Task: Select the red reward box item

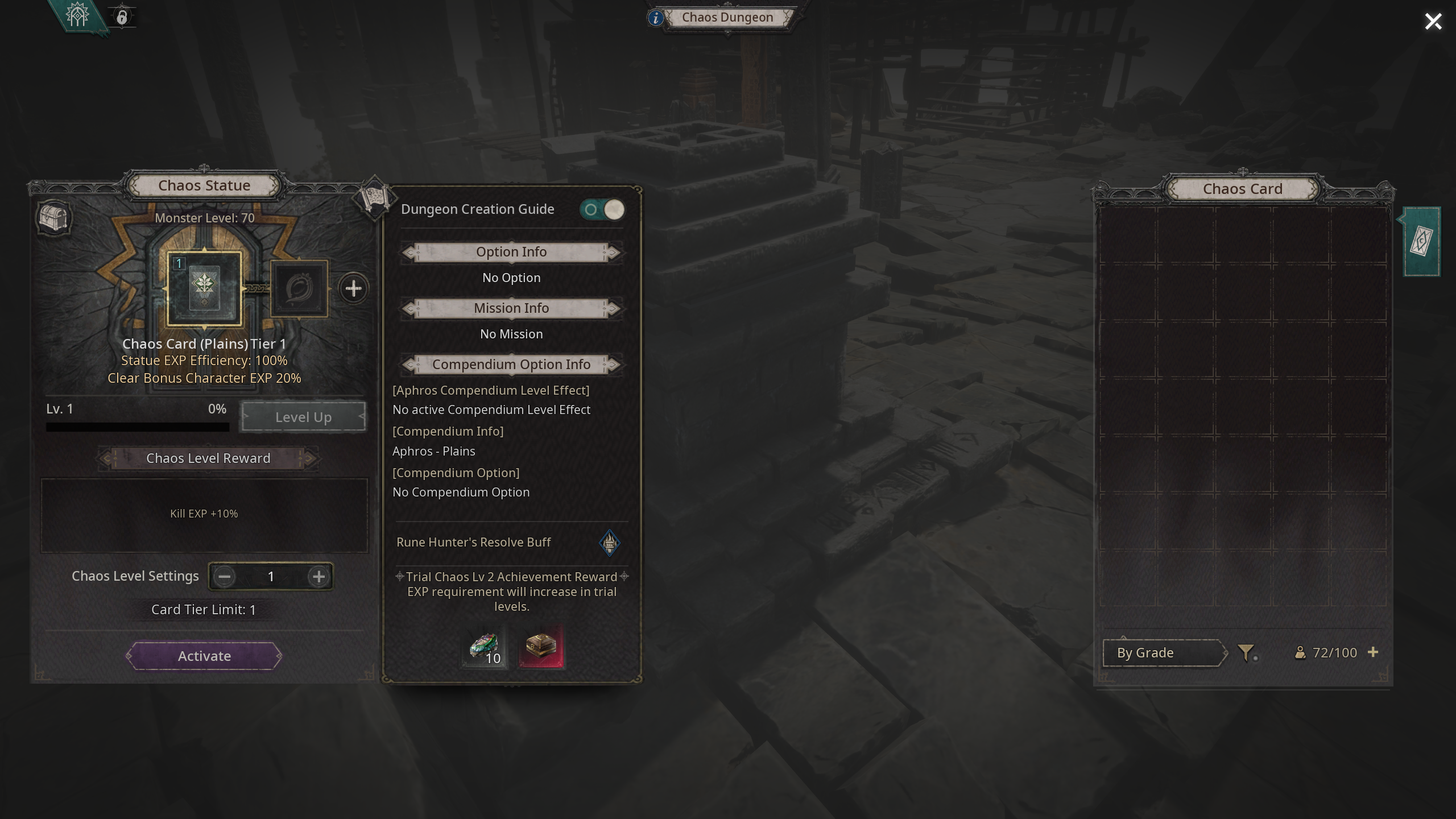Action: point(541,647)
